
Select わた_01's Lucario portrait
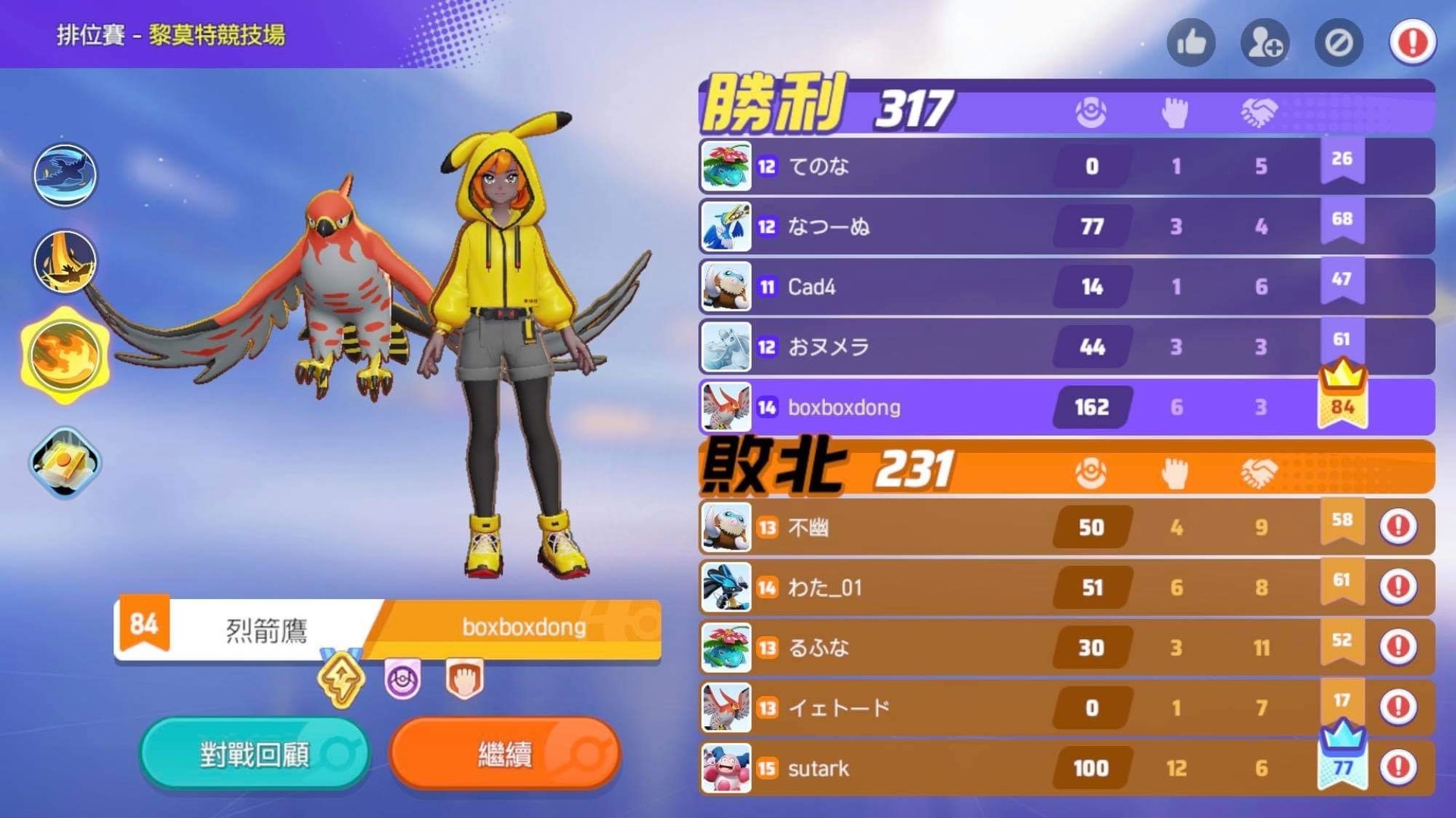[725, 587]
